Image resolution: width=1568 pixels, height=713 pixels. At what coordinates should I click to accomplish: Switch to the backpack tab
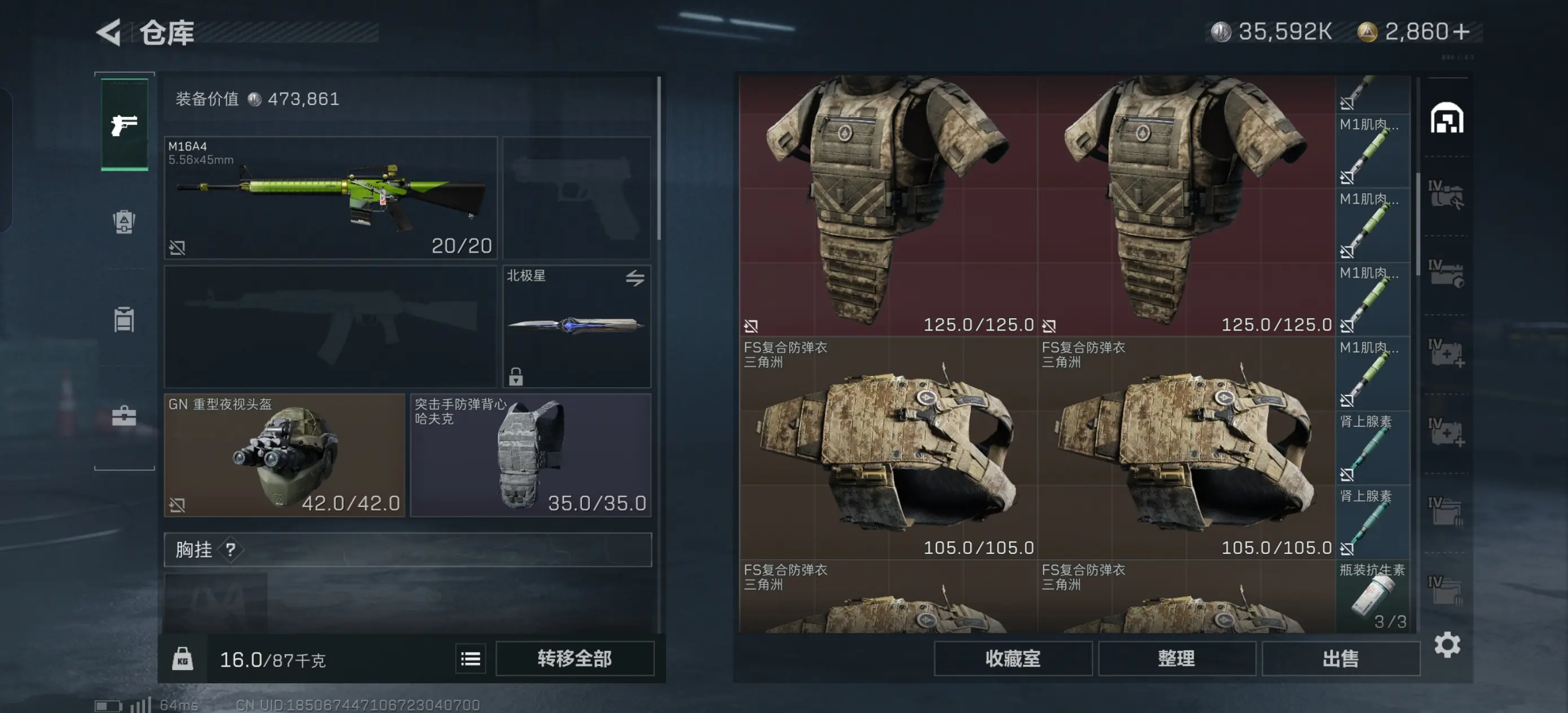point(124,222)
